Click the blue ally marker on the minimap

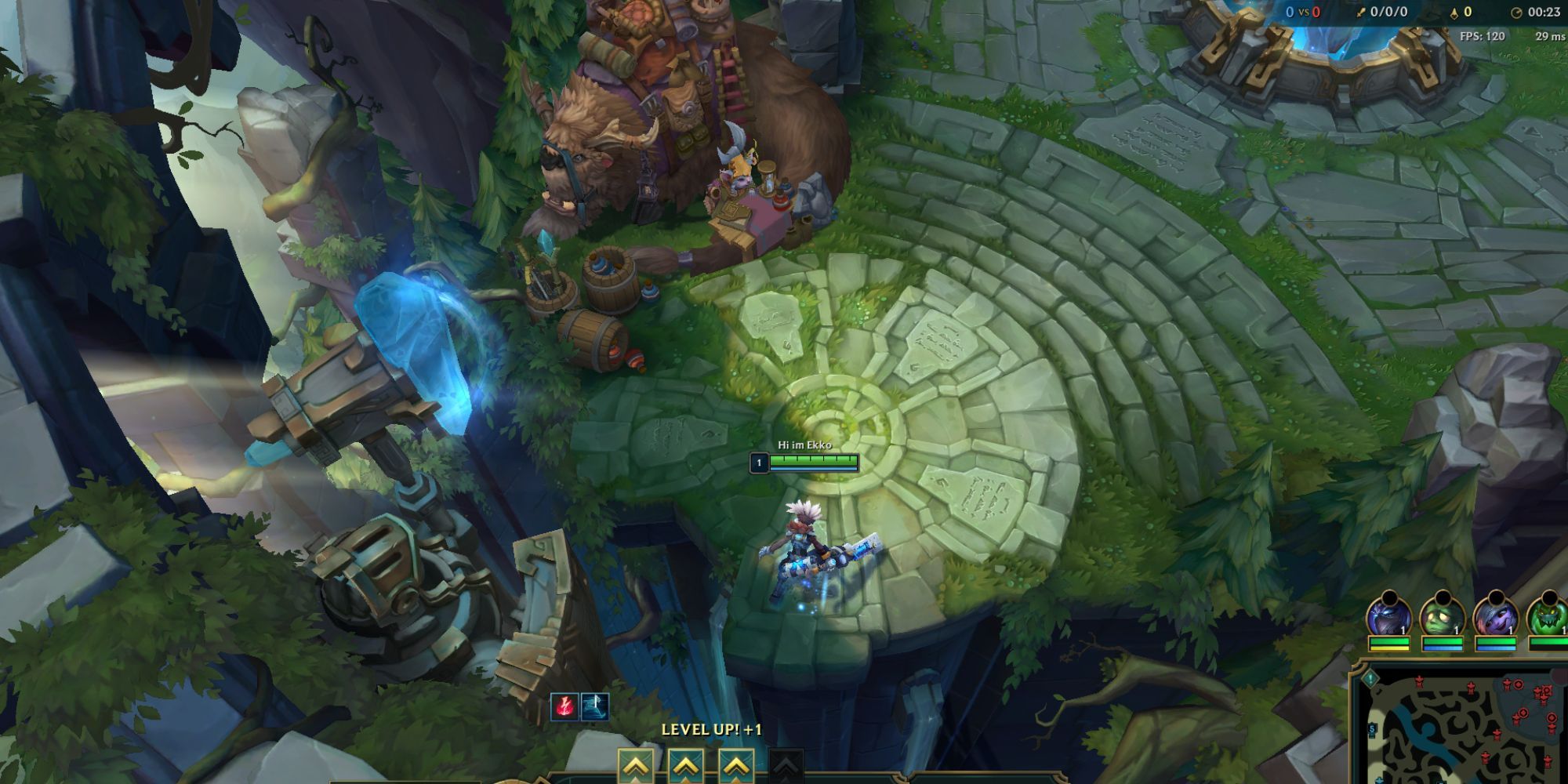1379,781
